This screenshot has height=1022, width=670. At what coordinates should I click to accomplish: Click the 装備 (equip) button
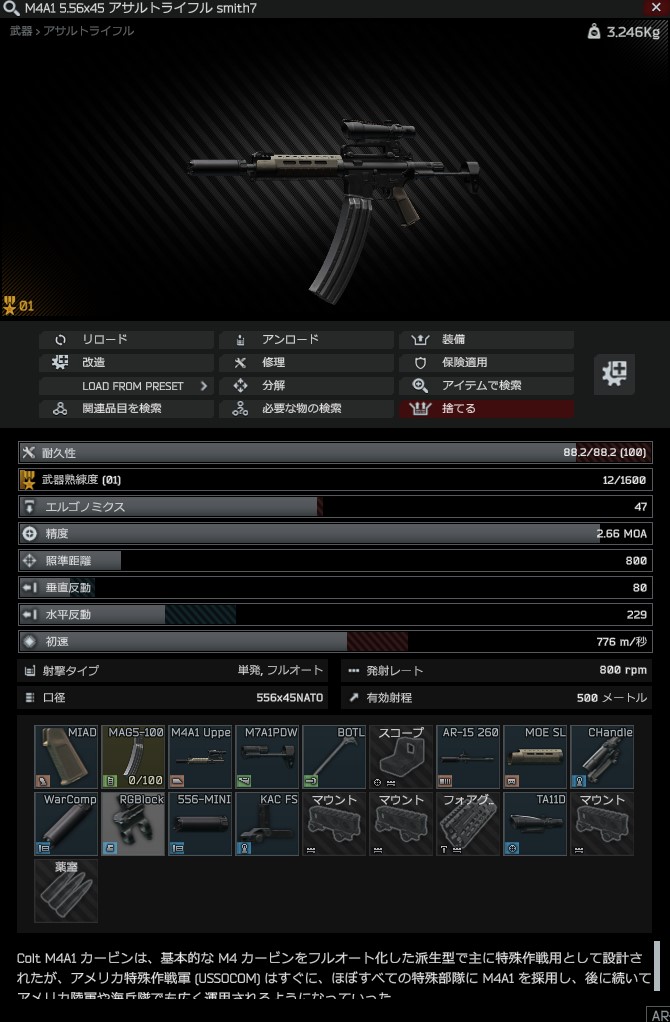point(486,340)
